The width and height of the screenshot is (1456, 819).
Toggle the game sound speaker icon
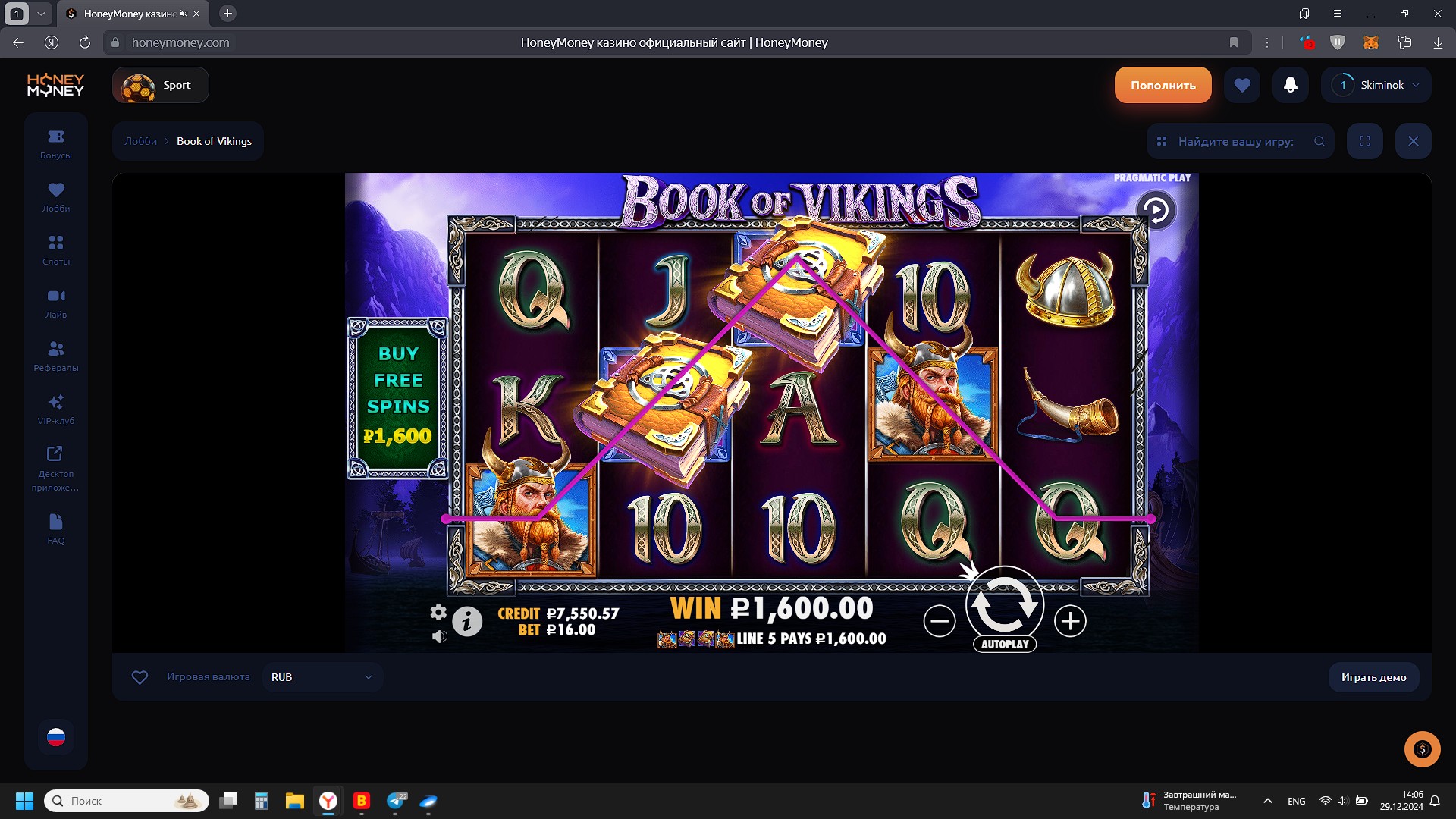[439, 636]
